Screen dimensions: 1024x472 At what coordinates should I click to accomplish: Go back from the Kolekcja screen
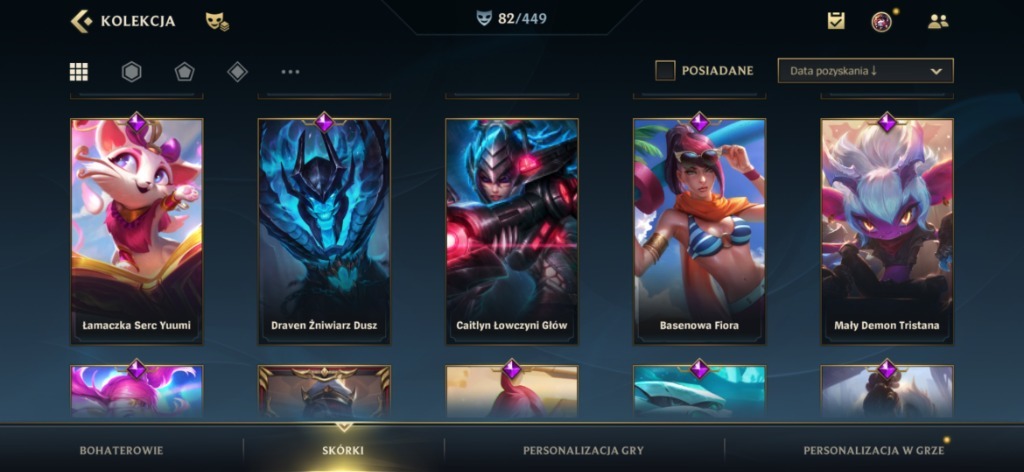tap(82, 21)
